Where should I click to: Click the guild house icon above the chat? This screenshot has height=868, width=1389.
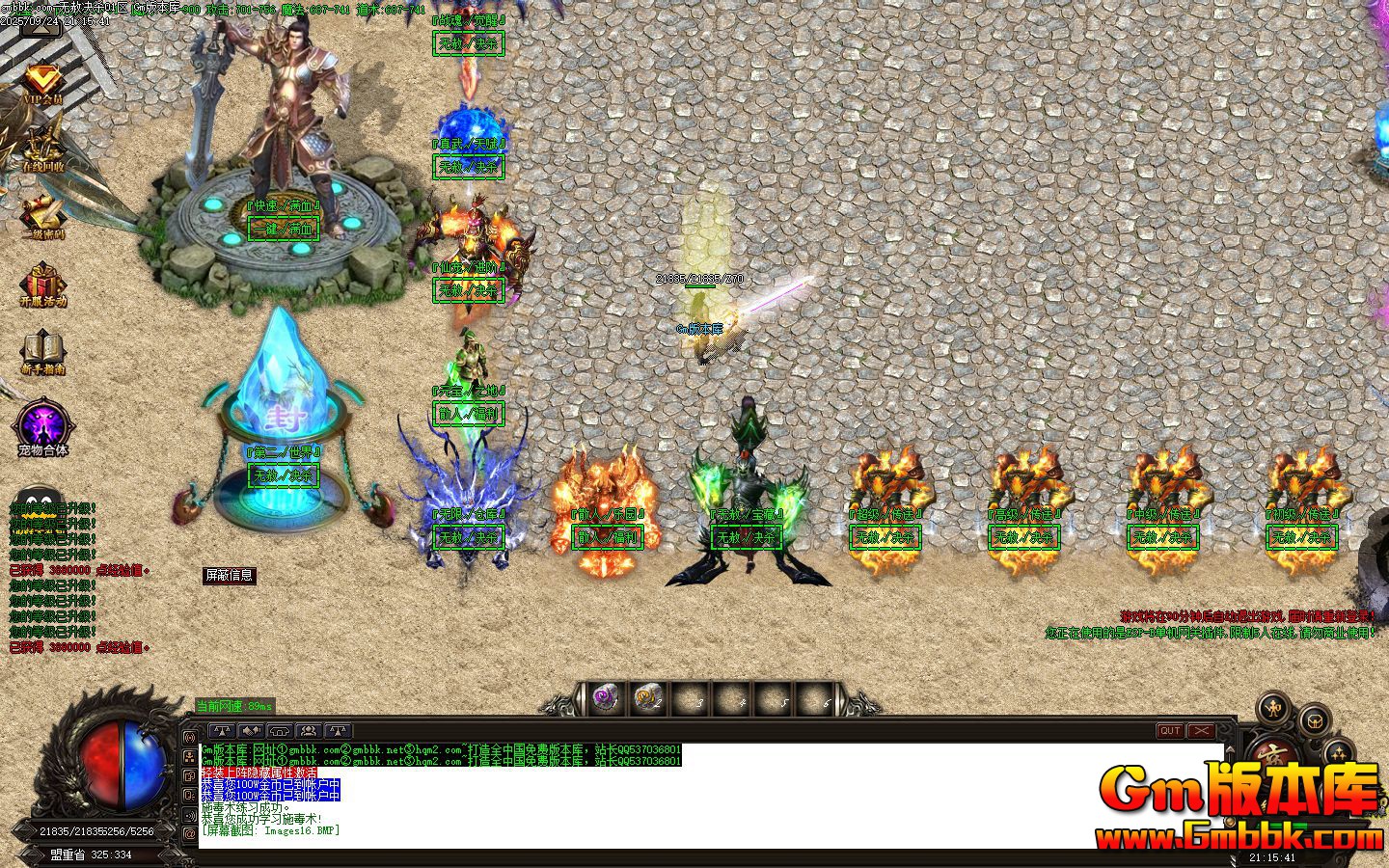(x=280, y=729)
